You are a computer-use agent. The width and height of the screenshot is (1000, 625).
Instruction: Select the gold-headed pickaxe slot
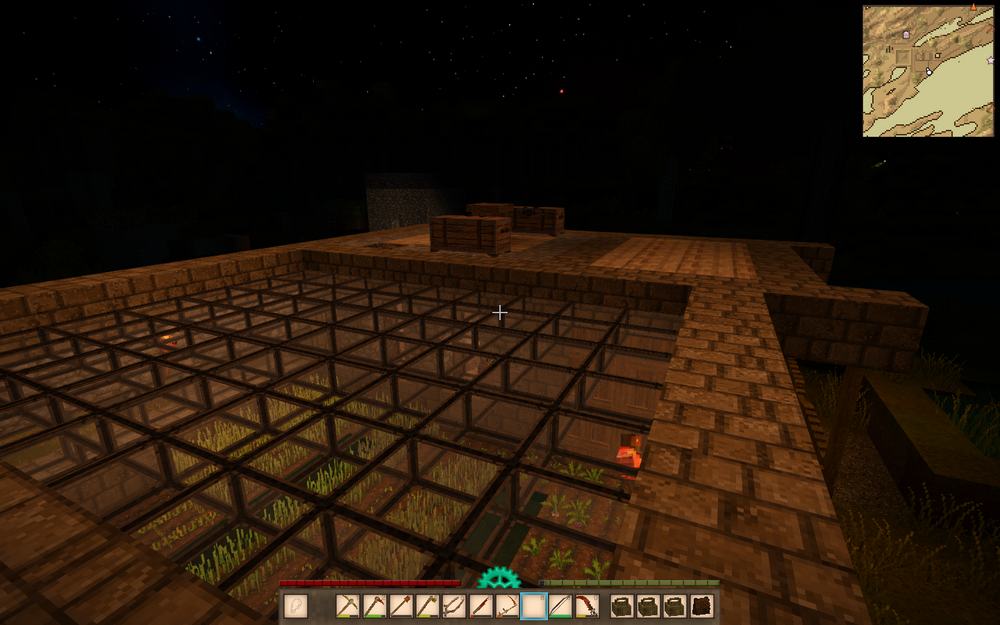349,605
